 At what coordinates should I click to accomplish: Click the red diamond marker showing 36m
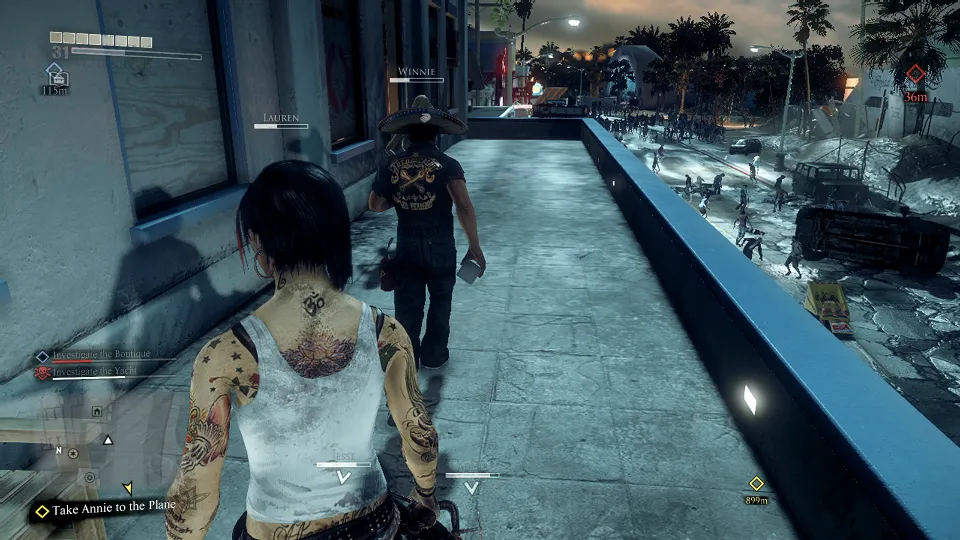(x=915, y=74)
